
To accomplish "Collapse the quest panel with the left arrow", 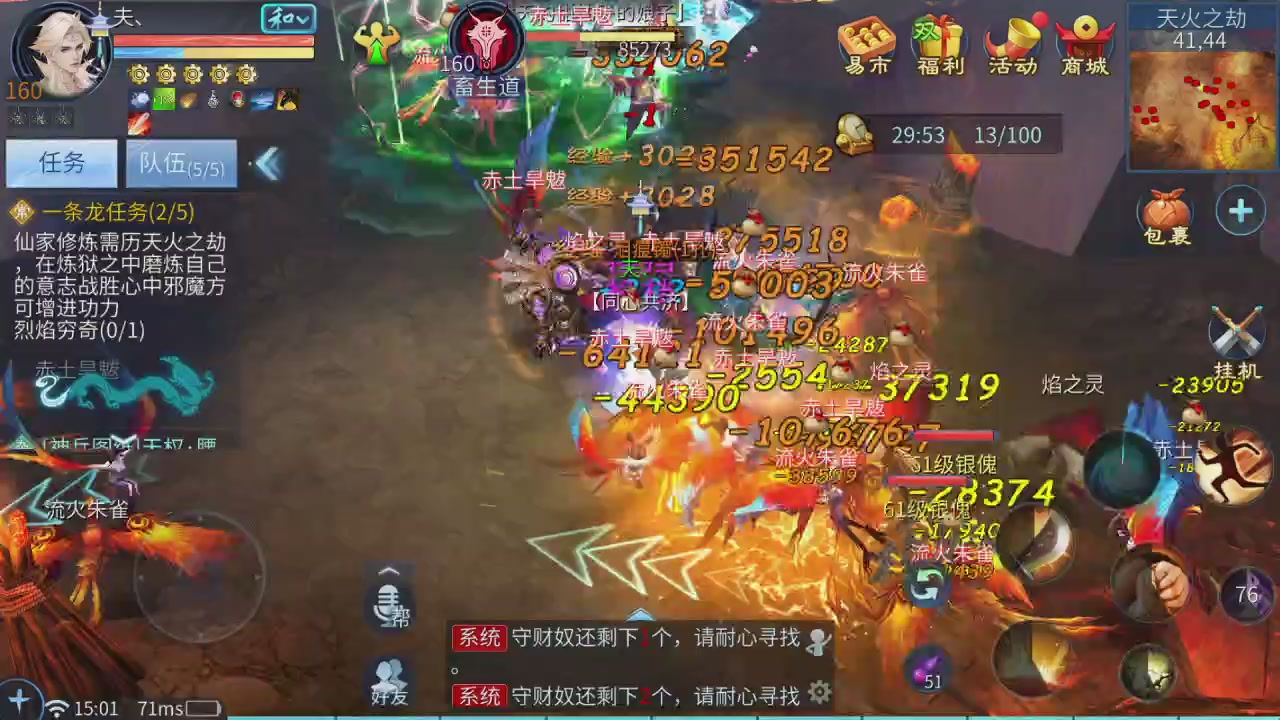I will tap(268, 164).
